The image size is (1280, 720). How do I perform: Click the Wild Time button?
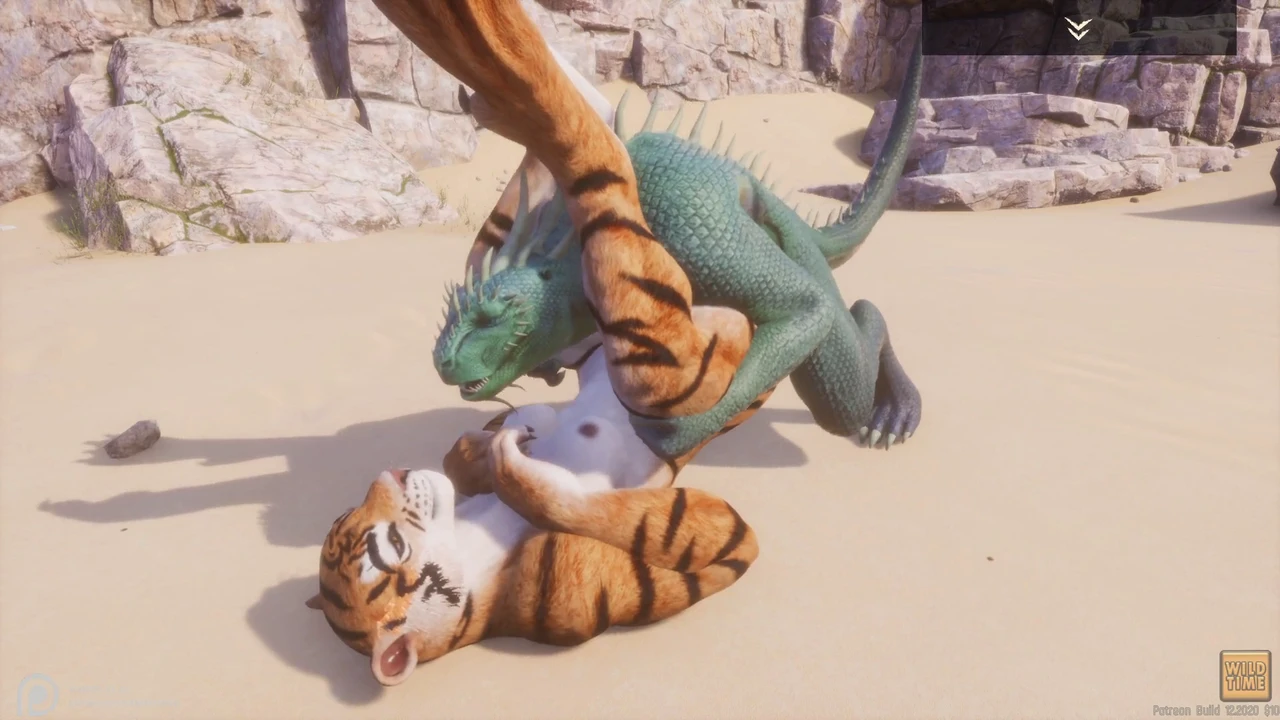(x=1244, y=676)
